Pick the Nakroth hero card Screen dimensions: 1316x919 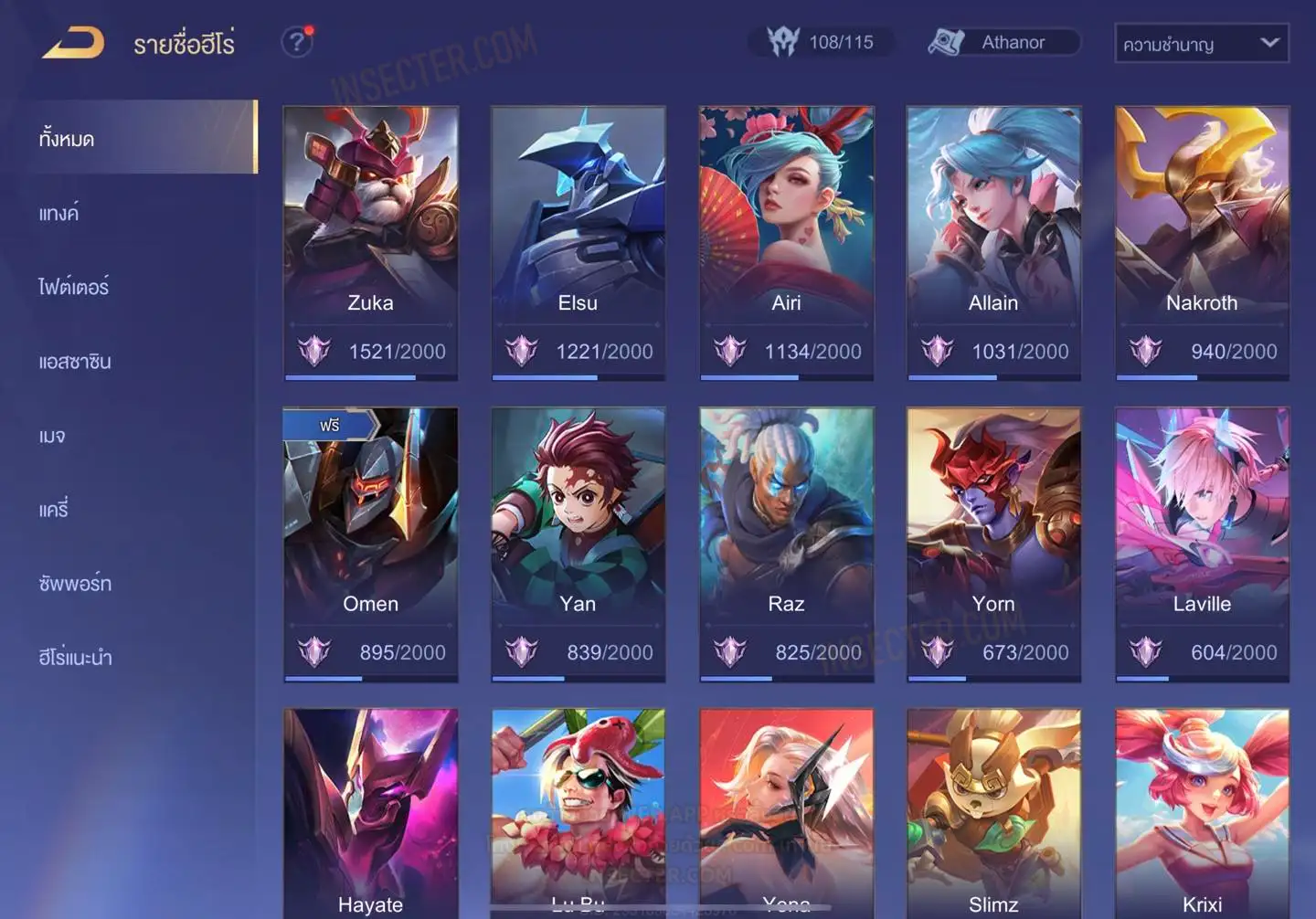1202,242
